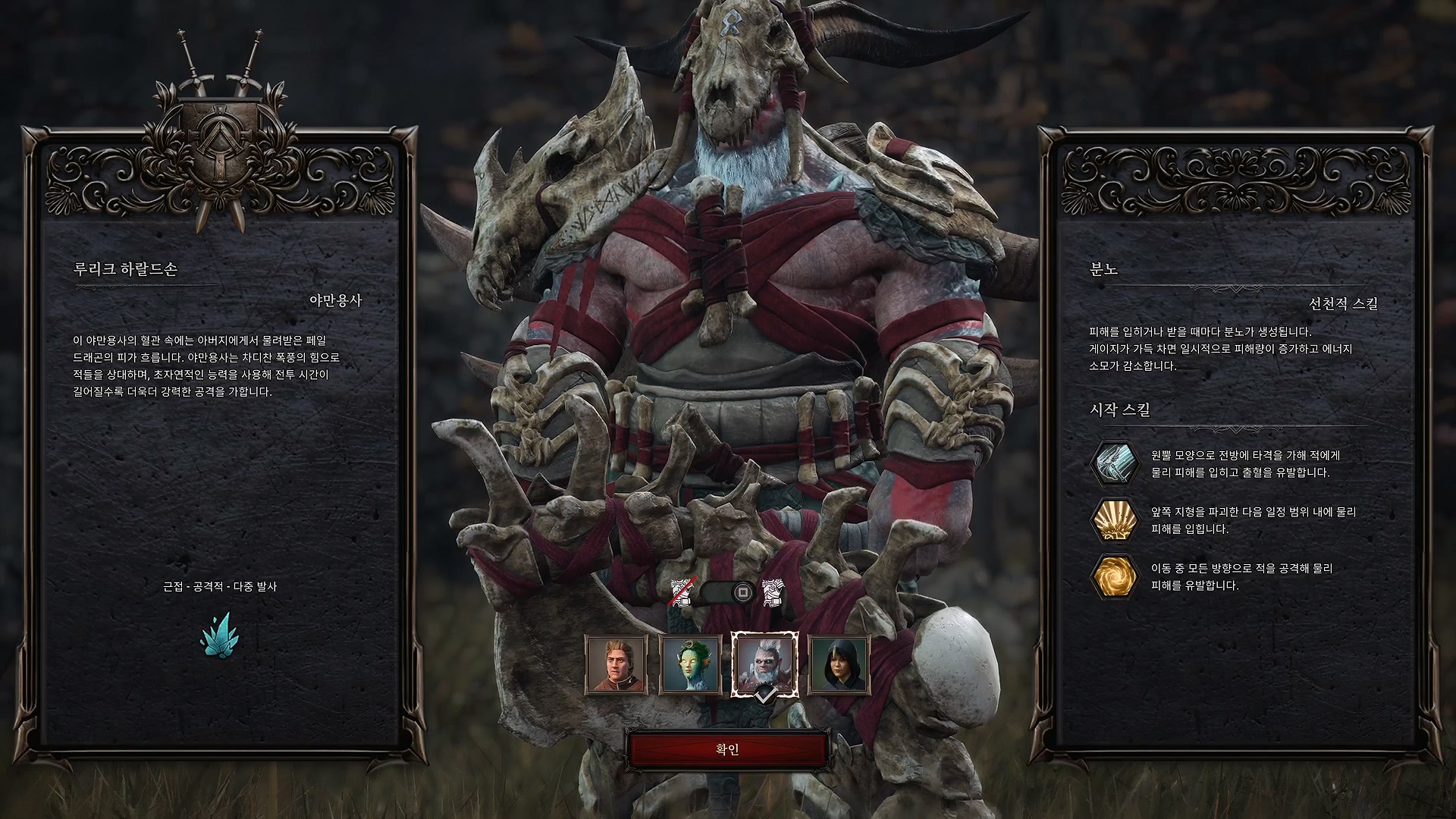Select the golden ground-smash skill icon
The width and height of the screenshot is (1456, 819).
point(1114,520)
